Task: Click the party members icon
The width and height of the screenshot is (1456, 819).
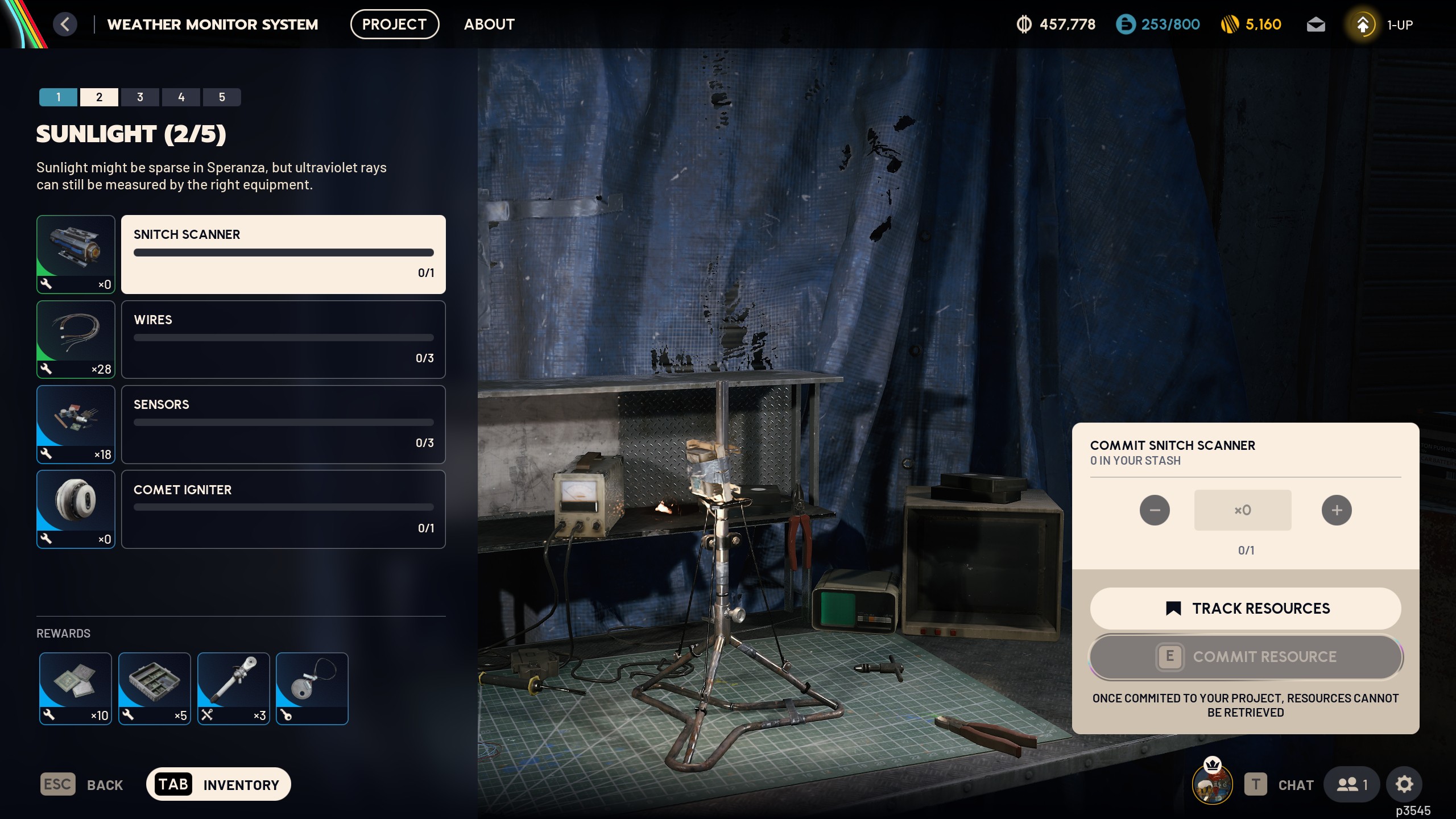Action: [1352, 784]
